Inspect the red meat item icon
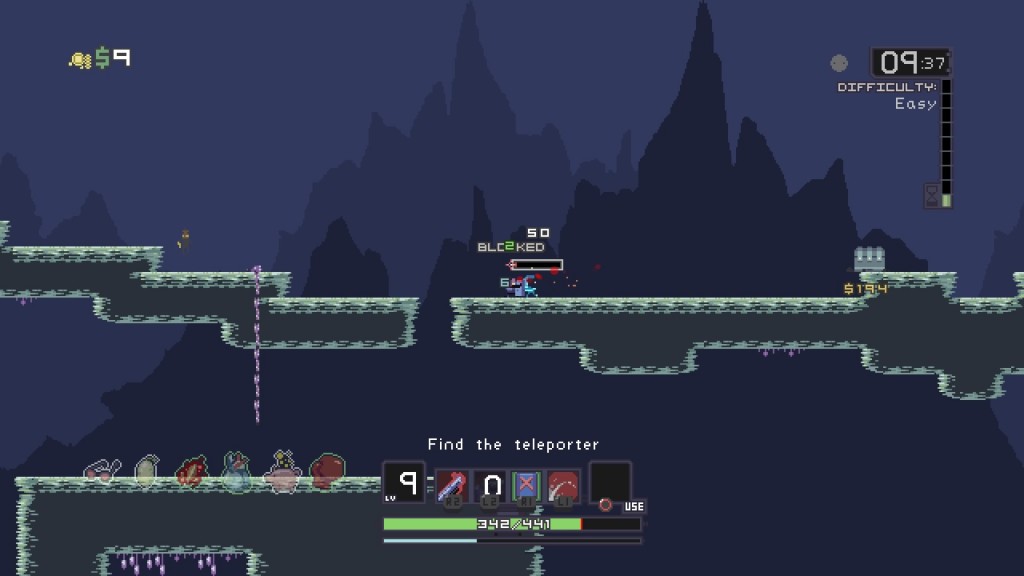The height and width of the screenshot is (576, 1024). 191,471
